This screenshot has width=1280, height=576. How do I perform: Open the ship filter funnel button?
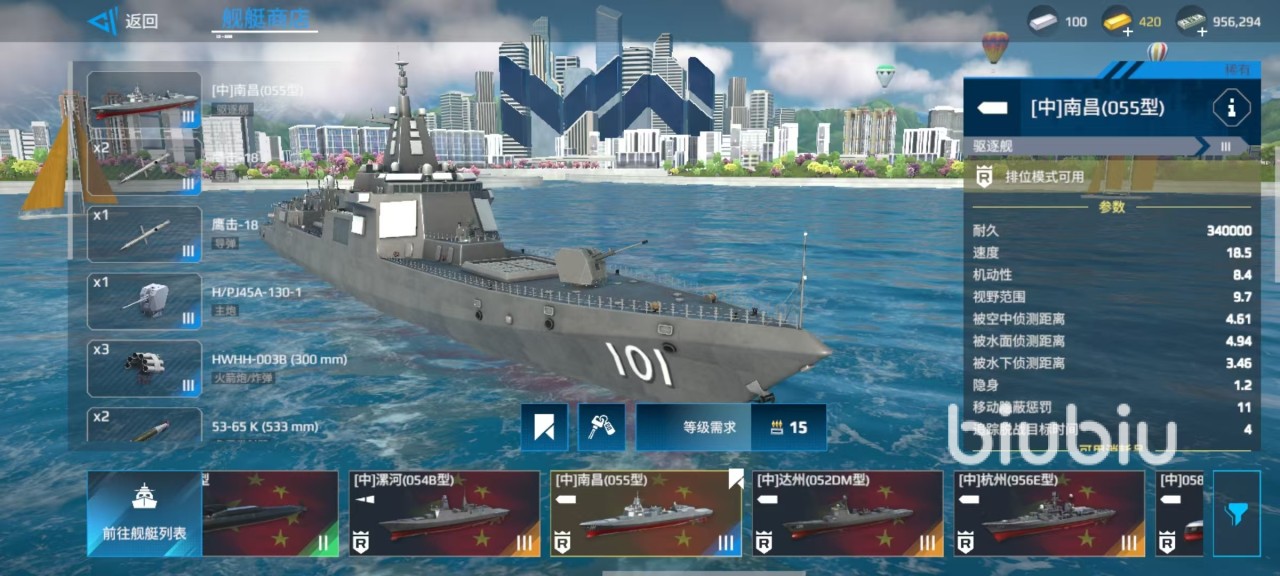[1236, 514]
